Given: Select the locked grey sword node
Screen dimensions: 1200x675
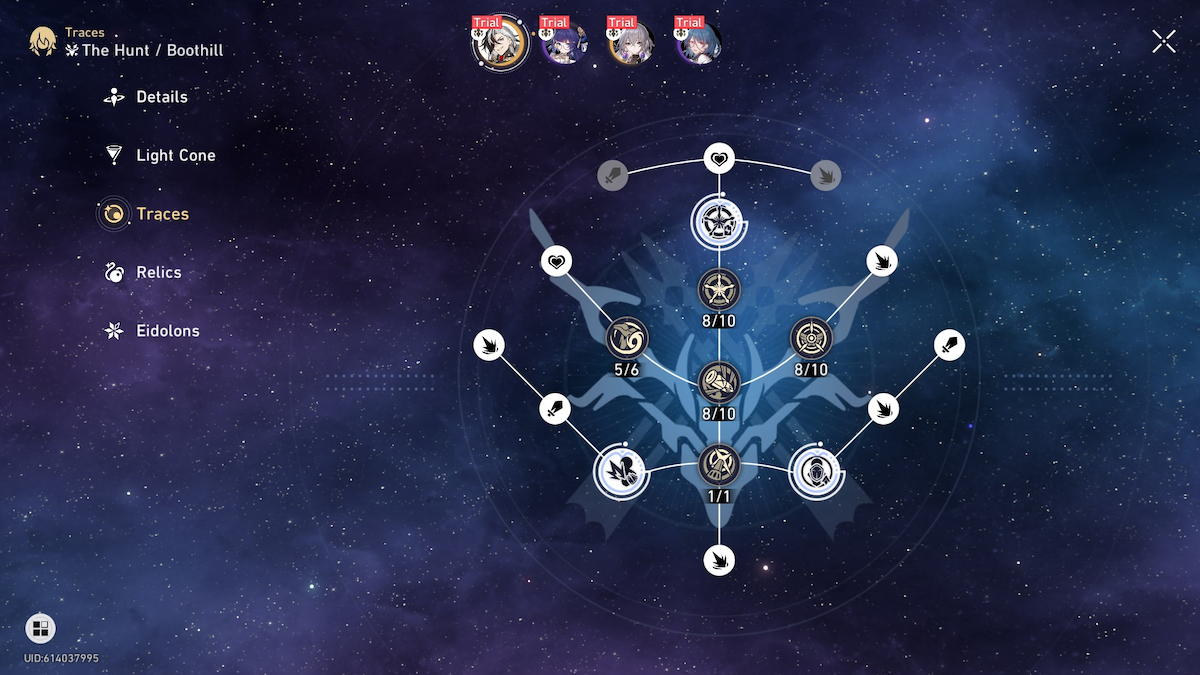Looking at the screenshot, I should click(613, 176).
